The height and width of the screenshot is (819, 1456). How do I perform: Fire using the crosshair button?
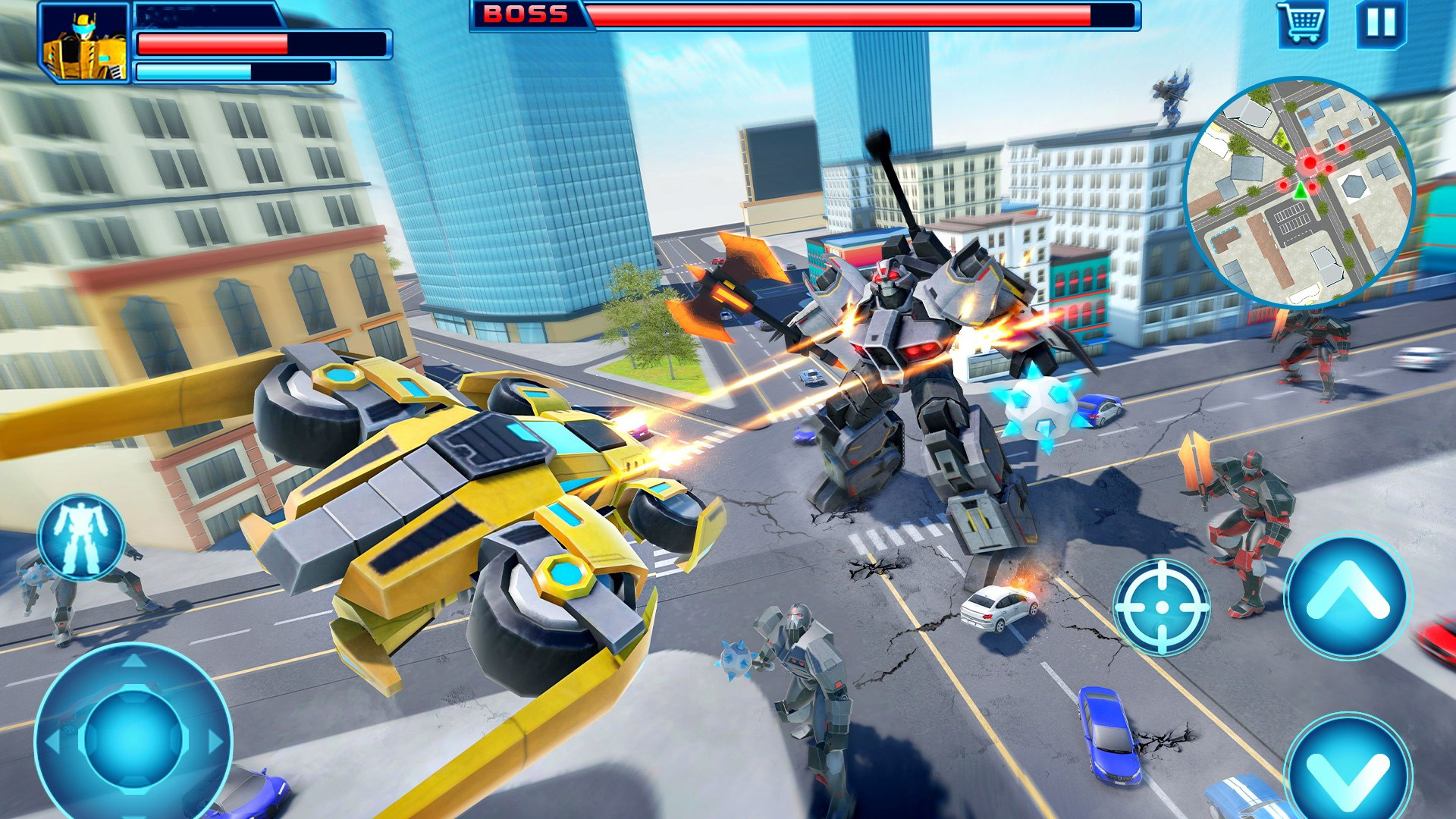[x=1161, y=607]
